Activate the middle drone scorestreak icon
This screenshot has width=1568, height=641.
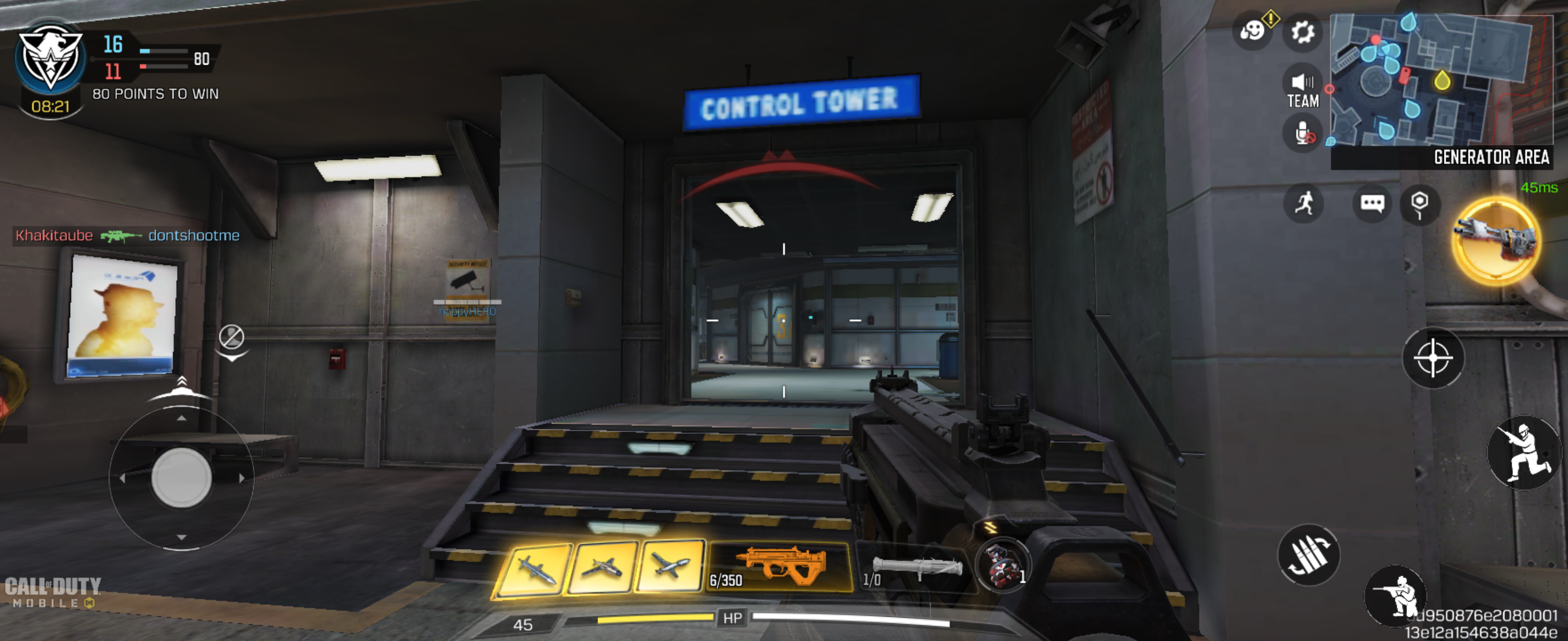pos(602,568)
